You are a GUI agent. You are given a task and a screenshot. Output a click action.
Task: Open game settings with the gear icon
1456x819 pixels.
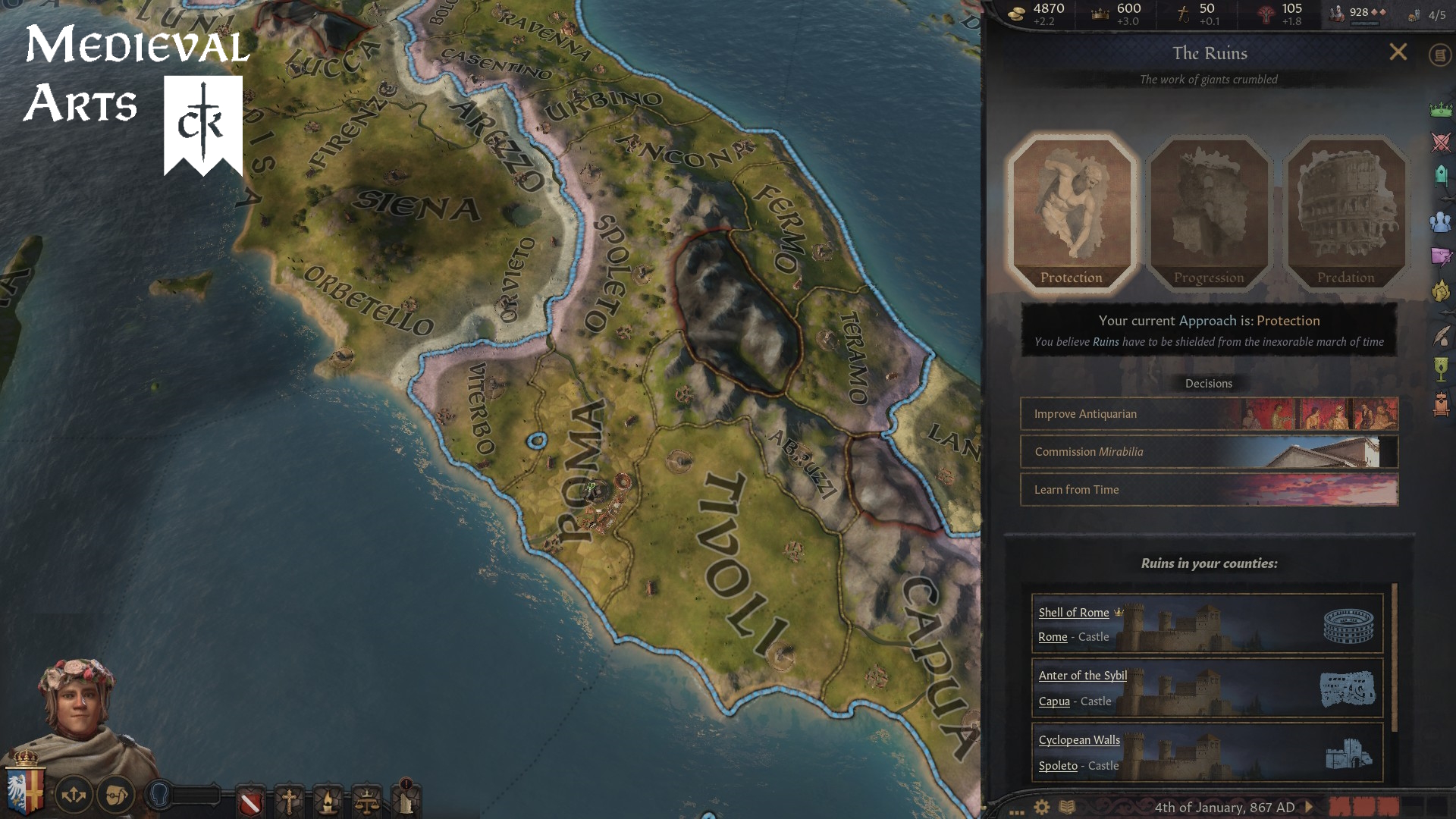(1041, 806)
